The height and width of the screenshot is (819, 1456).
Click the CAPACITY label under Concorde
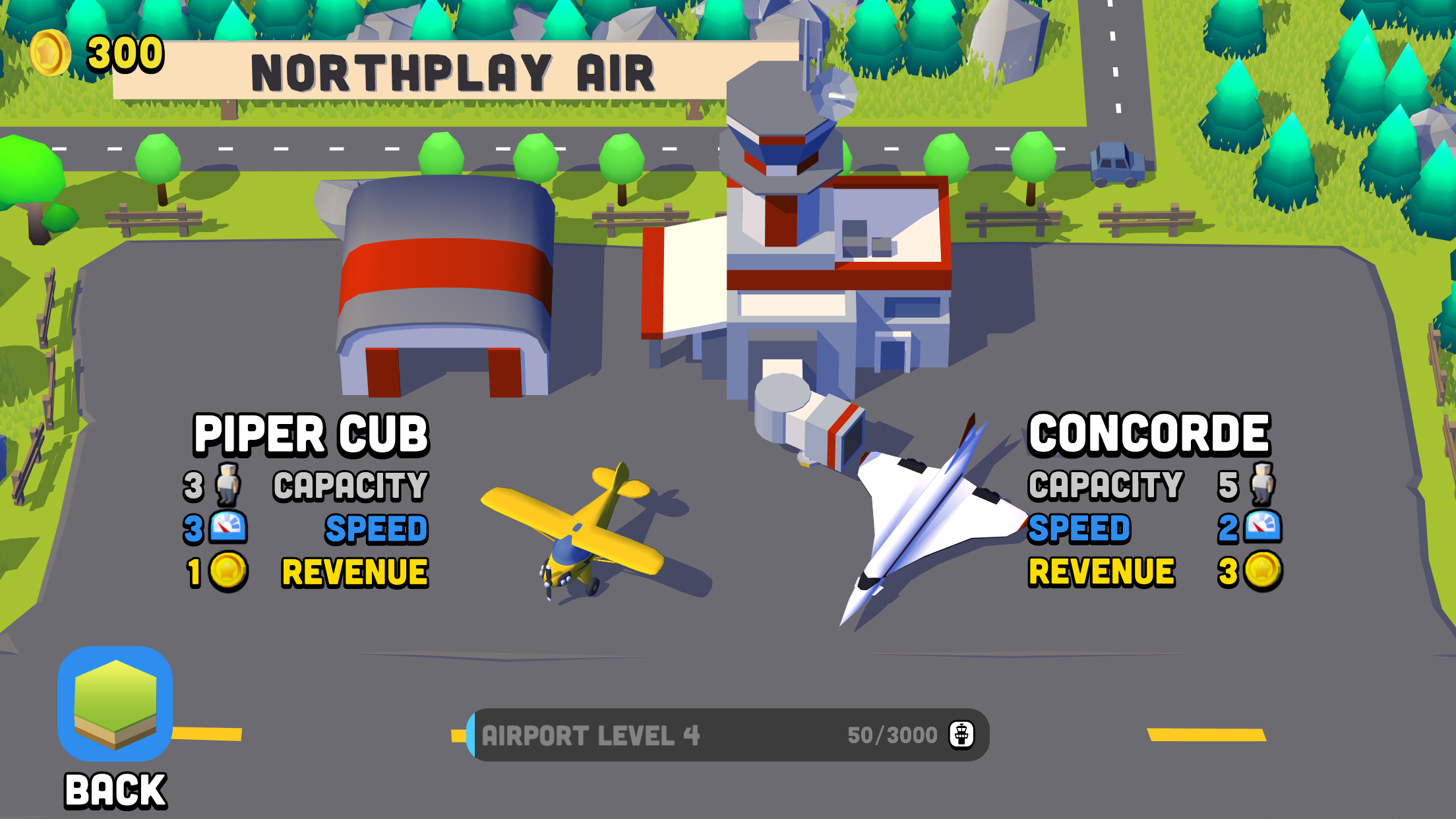click(1105, 483)
